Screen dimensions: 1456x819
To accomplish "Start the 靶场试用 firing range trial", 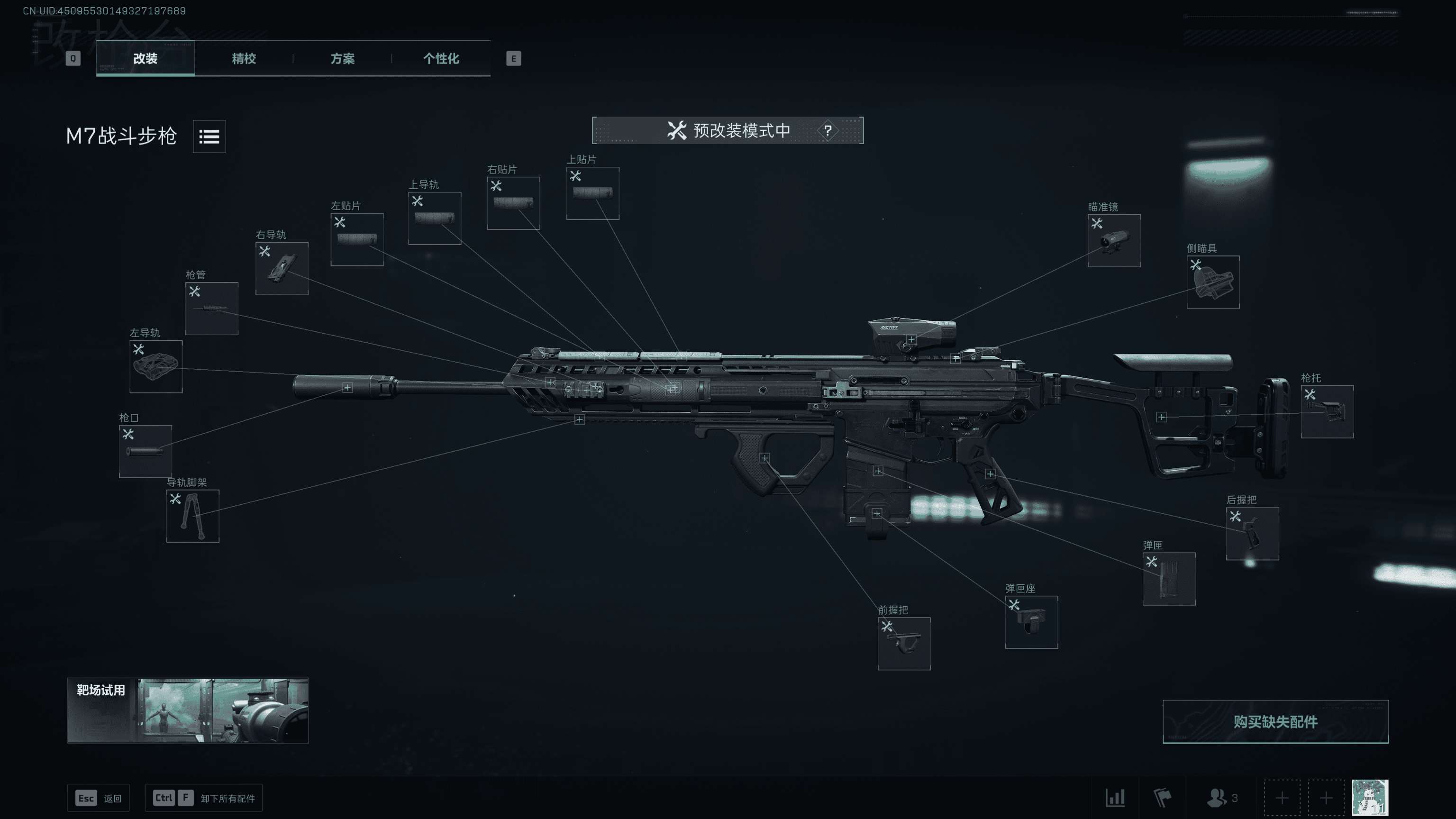I will pyautogui.click(x=188, y=710).
